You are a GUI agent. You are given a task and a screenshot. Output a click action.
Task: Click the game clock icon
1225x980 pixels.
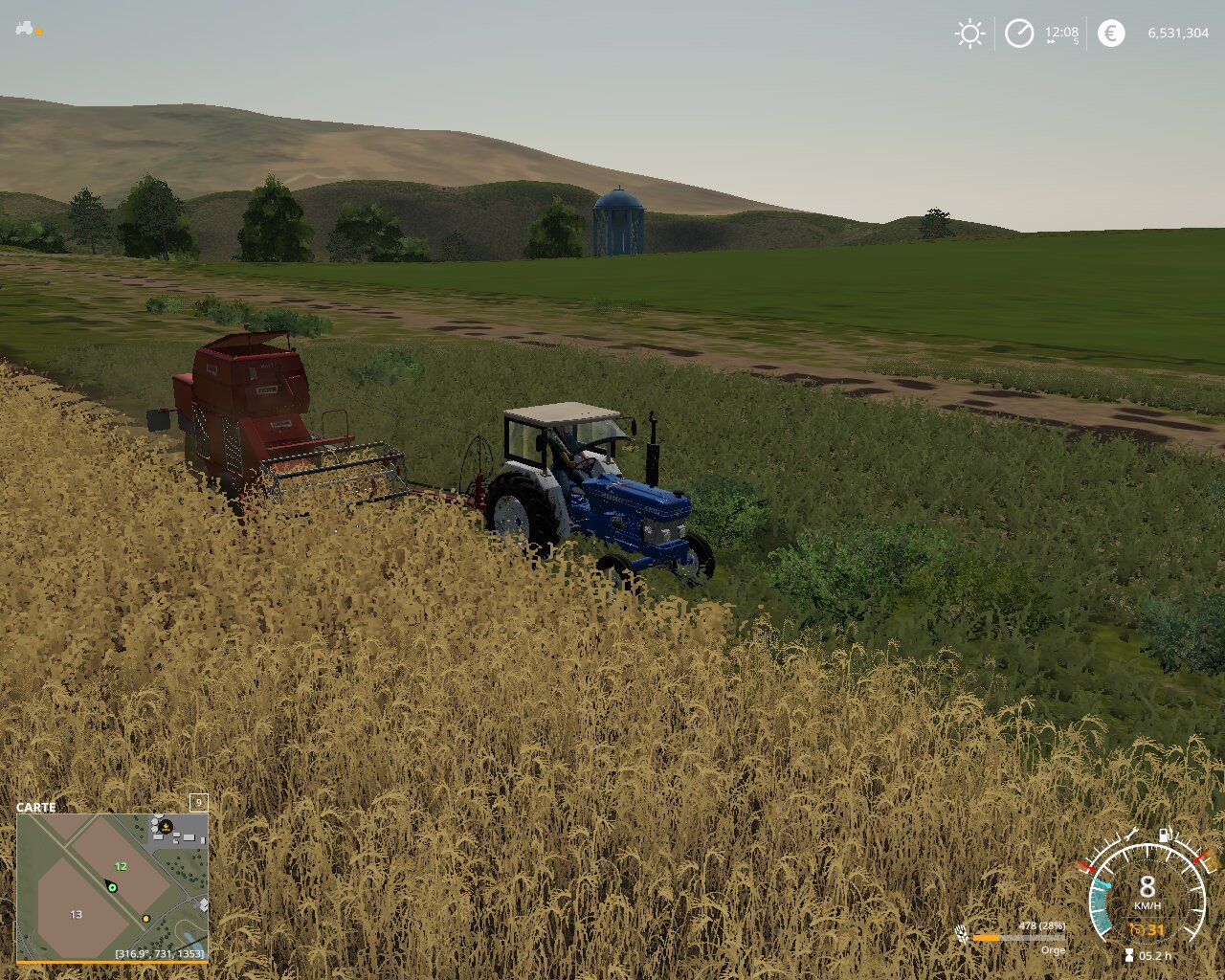[x=1019, y=34]
